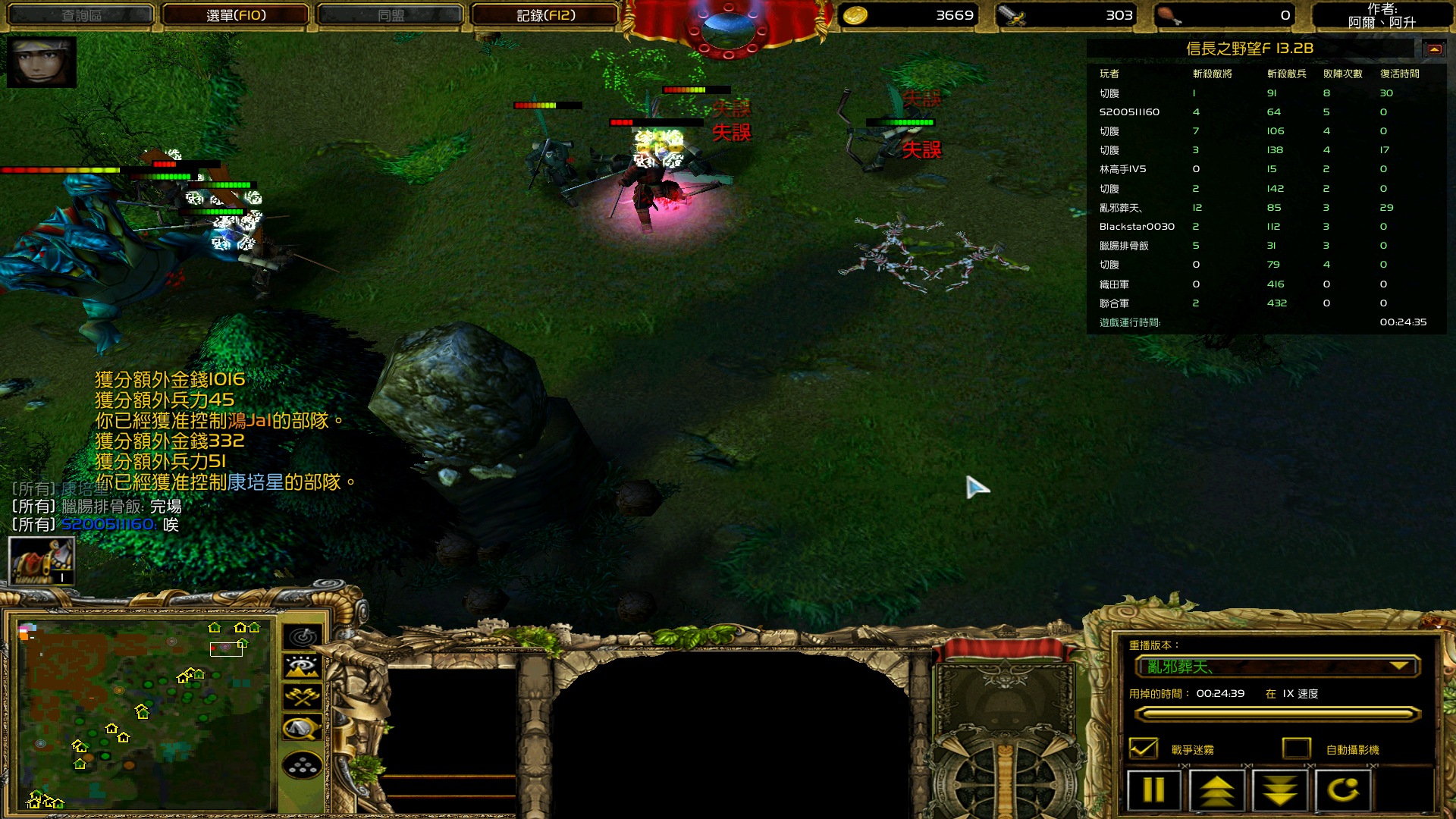The image size is (1456, 819).
Task: Click on the minimap
Action: click(x=144, y=714)
